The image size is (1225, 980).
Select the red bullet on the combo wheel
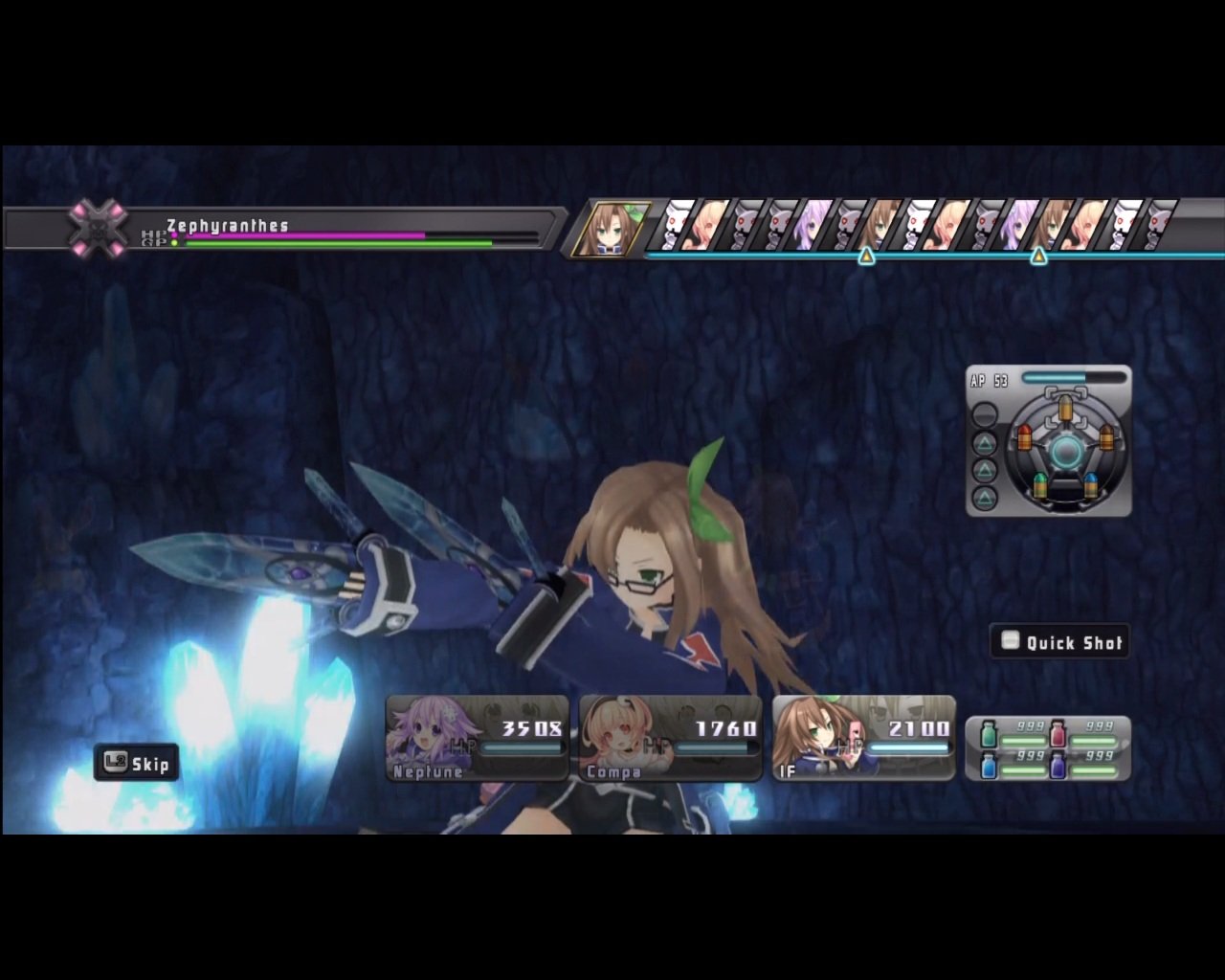(x=1025, y=438)
